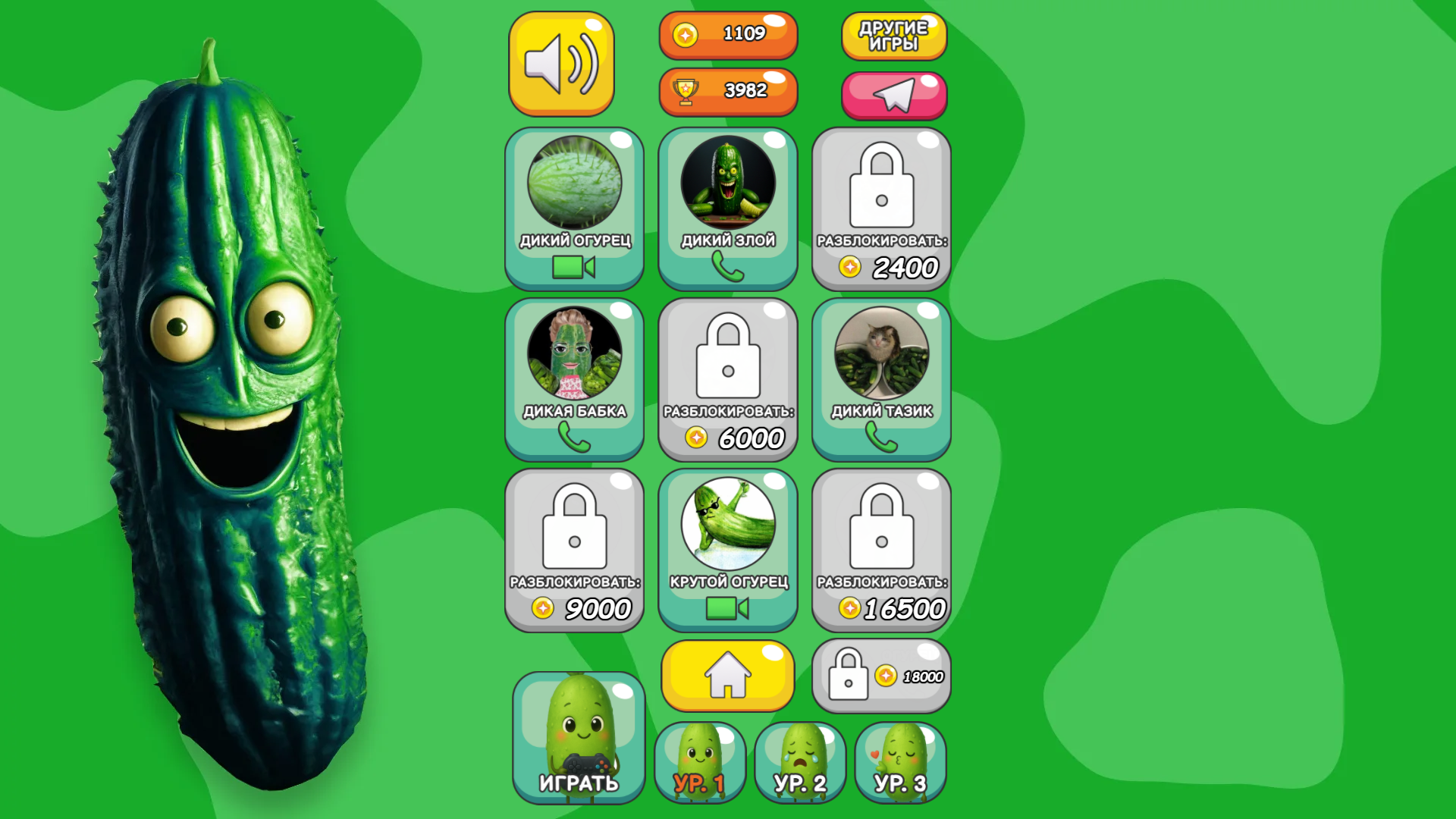1456x819 pixels.
Task: Click the coin balance showing 1109
Action: [727, 34]
